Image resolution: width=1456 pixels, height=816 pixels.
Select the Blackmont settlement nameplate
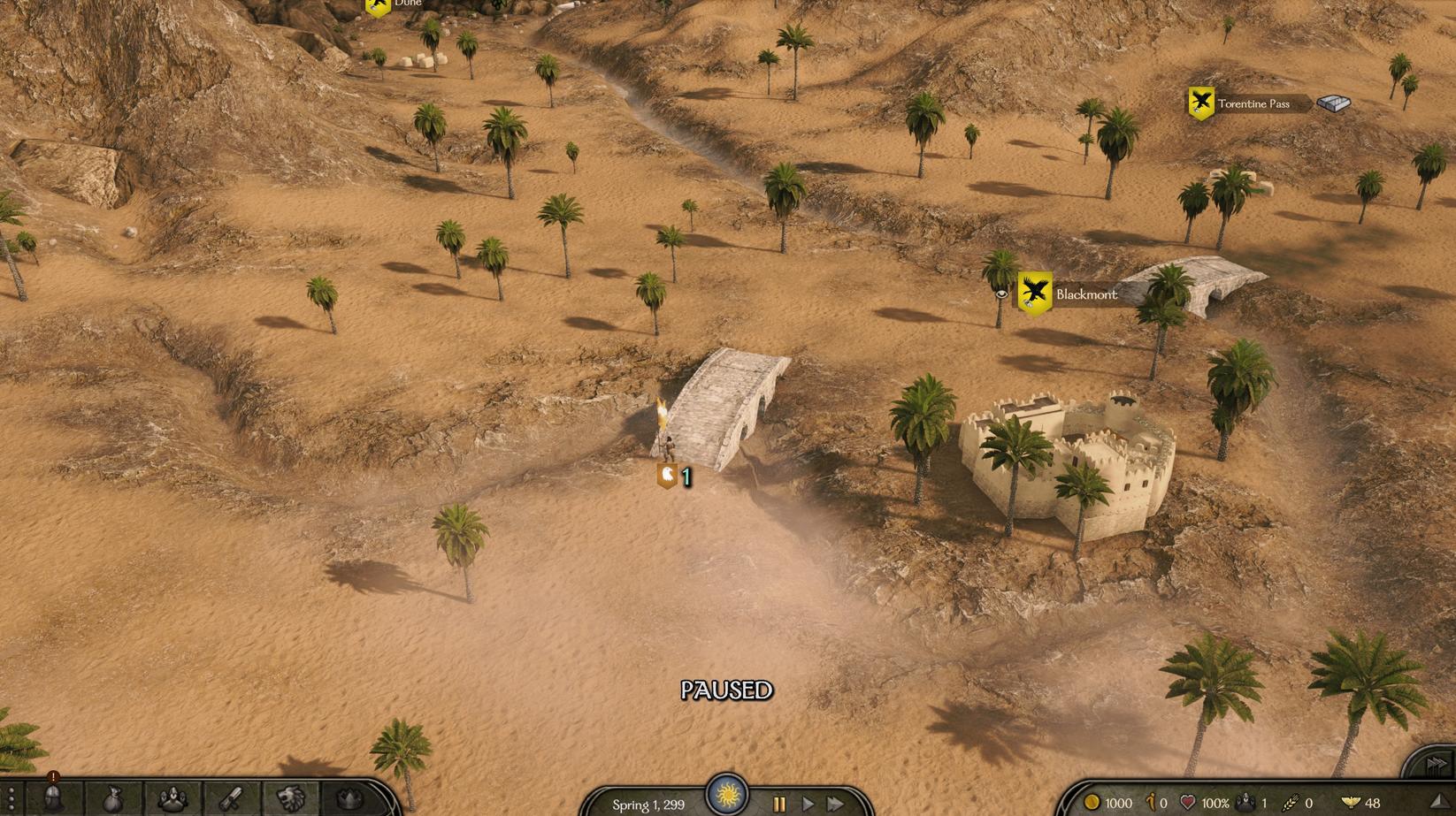click(x=1085, y=294)
